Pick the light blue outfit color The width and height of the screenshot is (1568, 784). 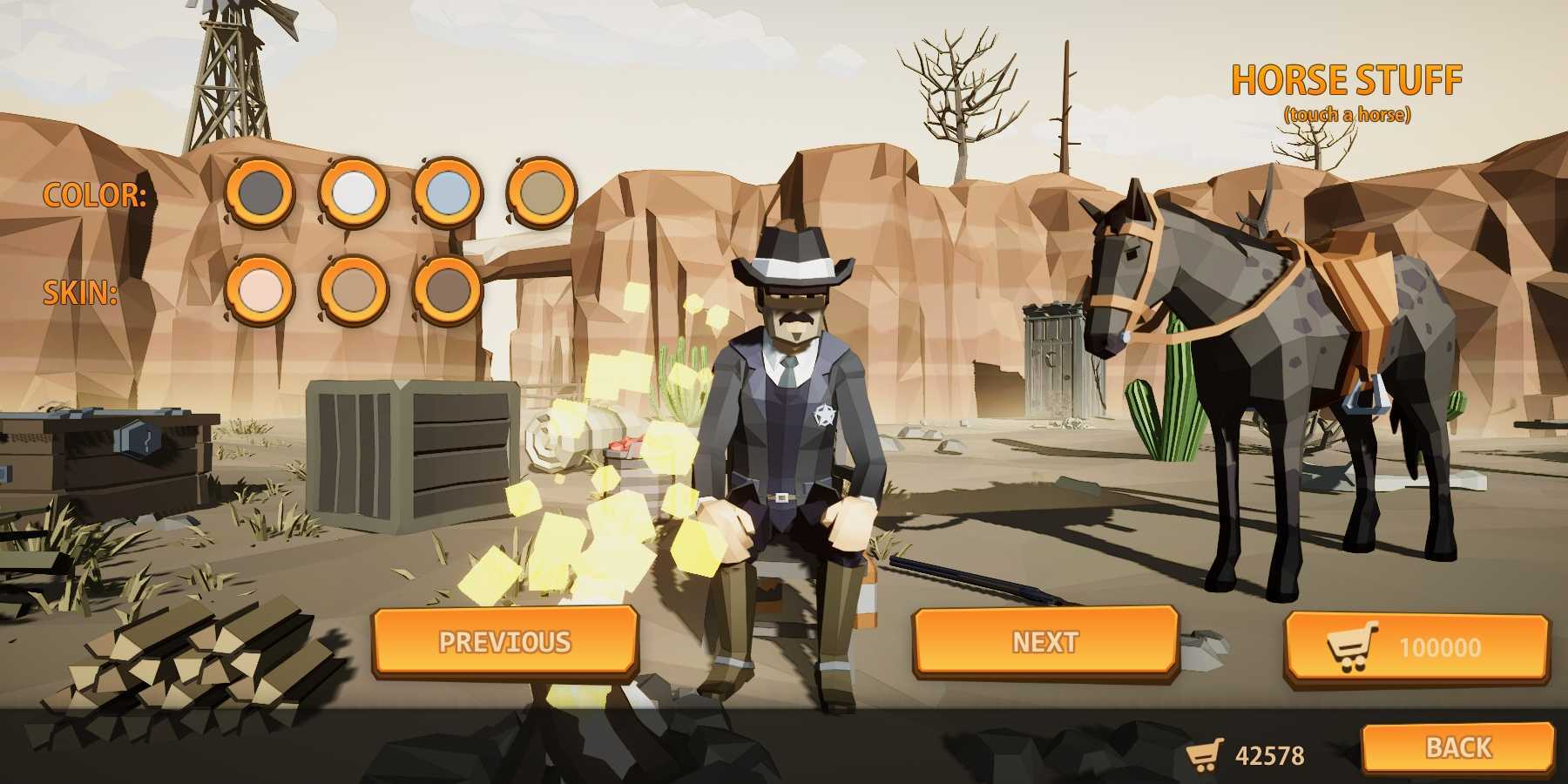point(447,192)
